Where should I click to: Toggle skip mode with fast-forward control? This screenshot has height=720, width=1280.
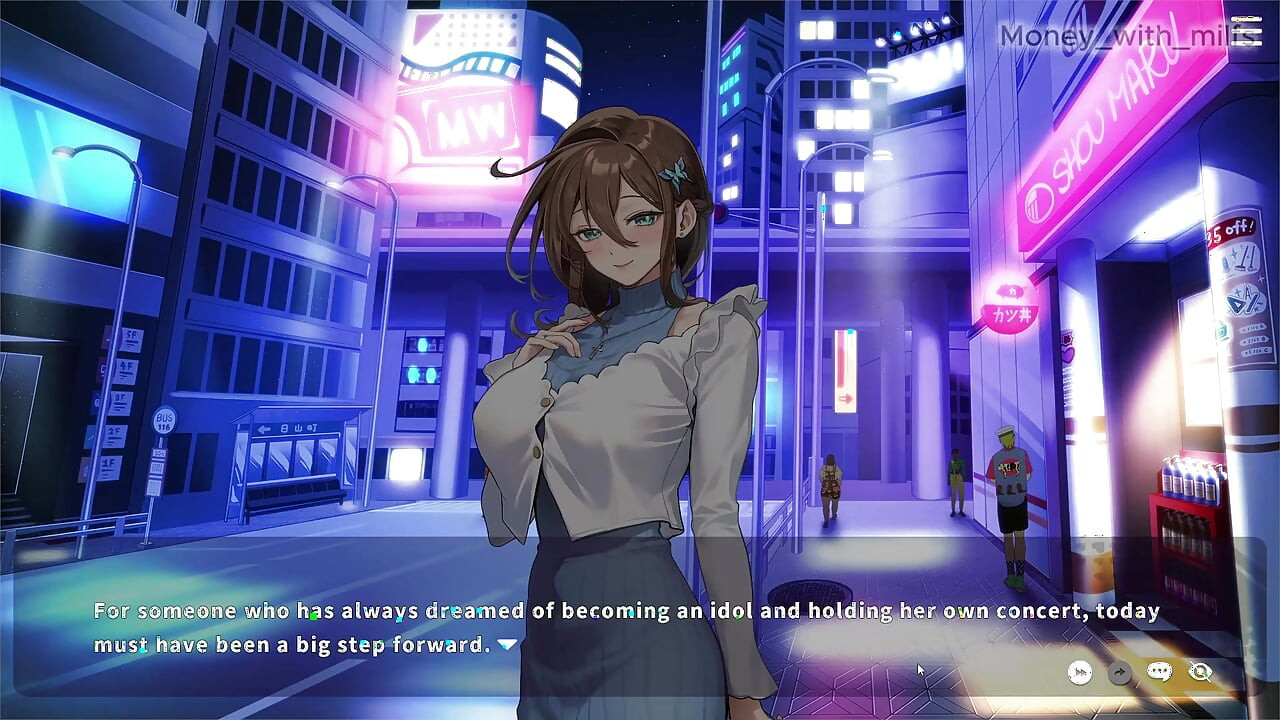[x=1081, y=672]
